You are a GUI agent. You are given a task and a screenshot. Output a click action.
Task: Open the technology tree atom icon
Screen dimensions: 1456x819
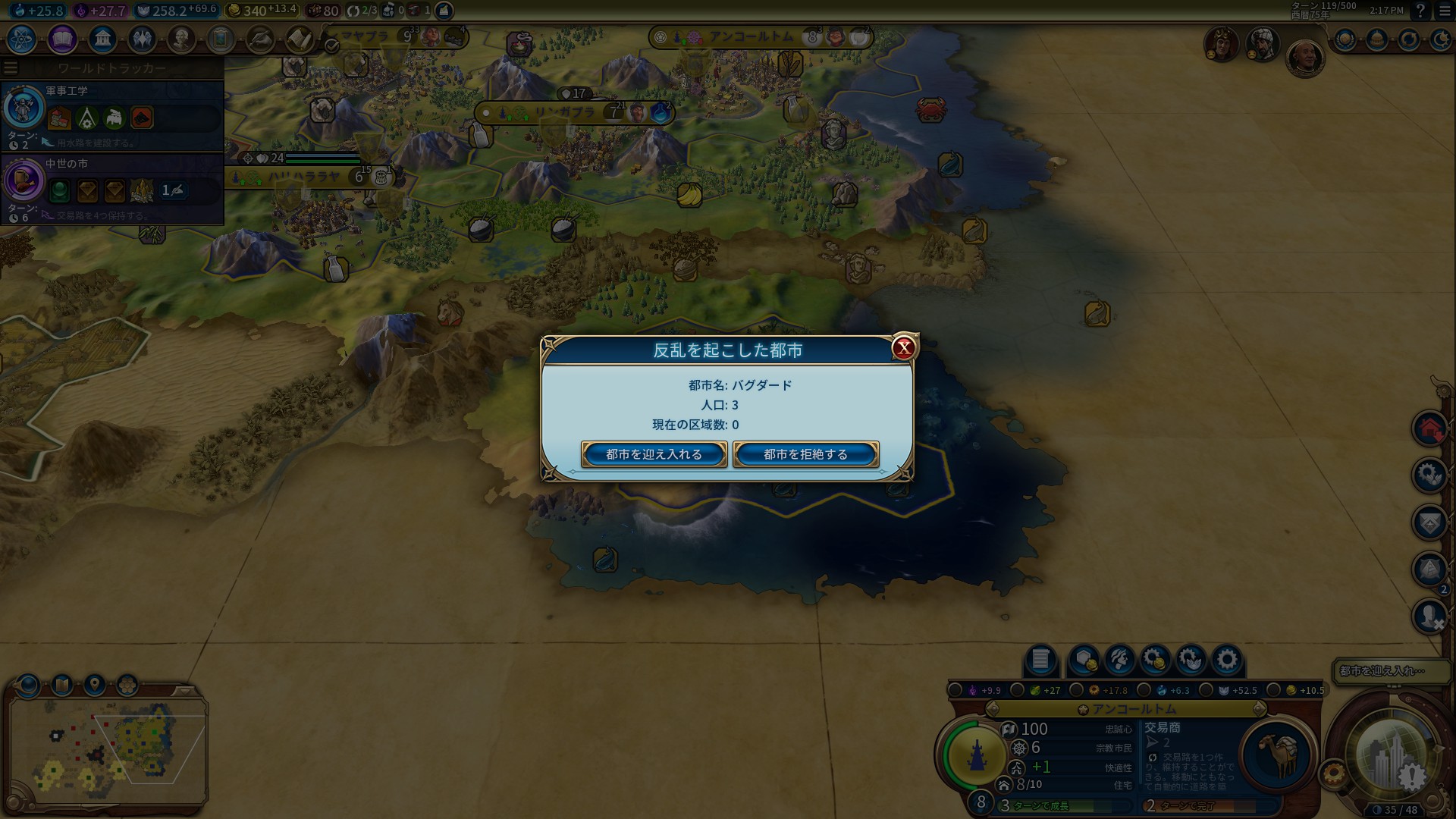pos(22,39)
